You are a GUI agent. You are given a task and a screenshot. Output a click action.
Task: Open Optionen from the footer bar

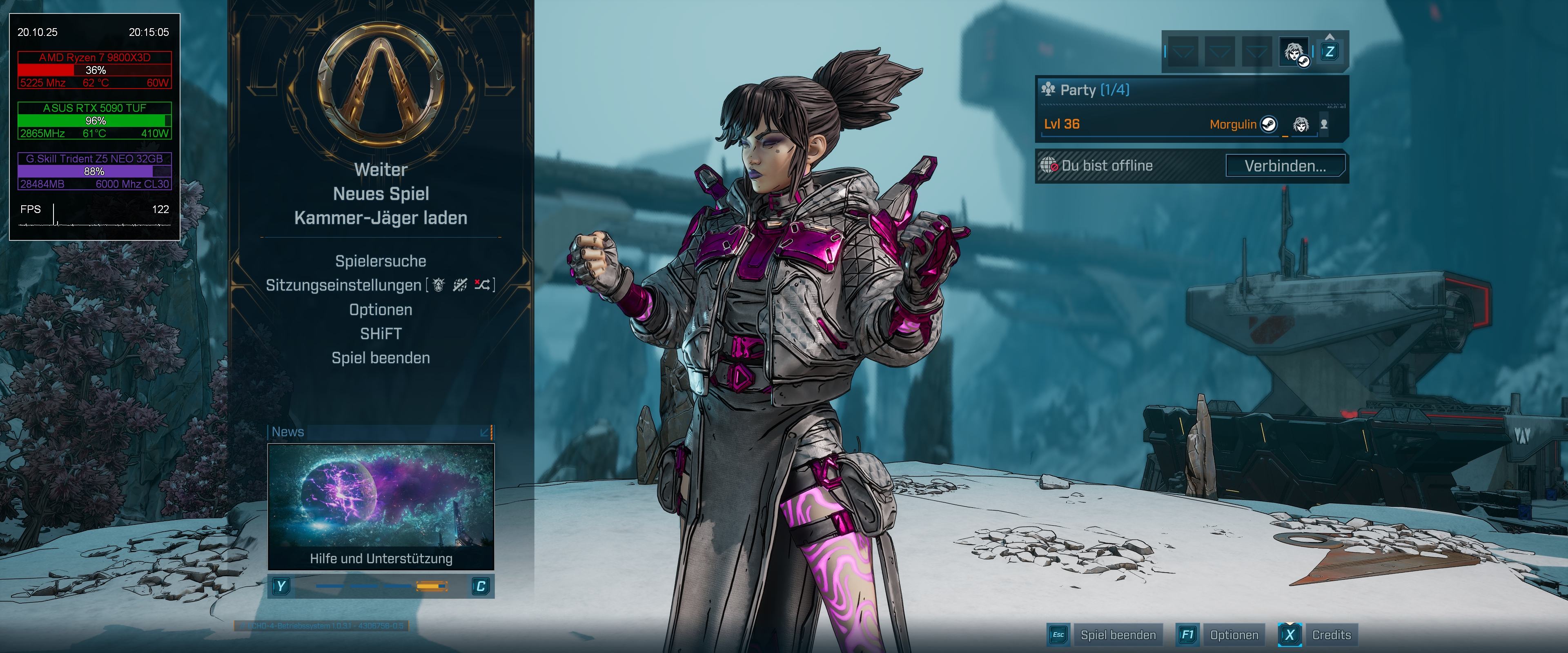click(1233, 635)
